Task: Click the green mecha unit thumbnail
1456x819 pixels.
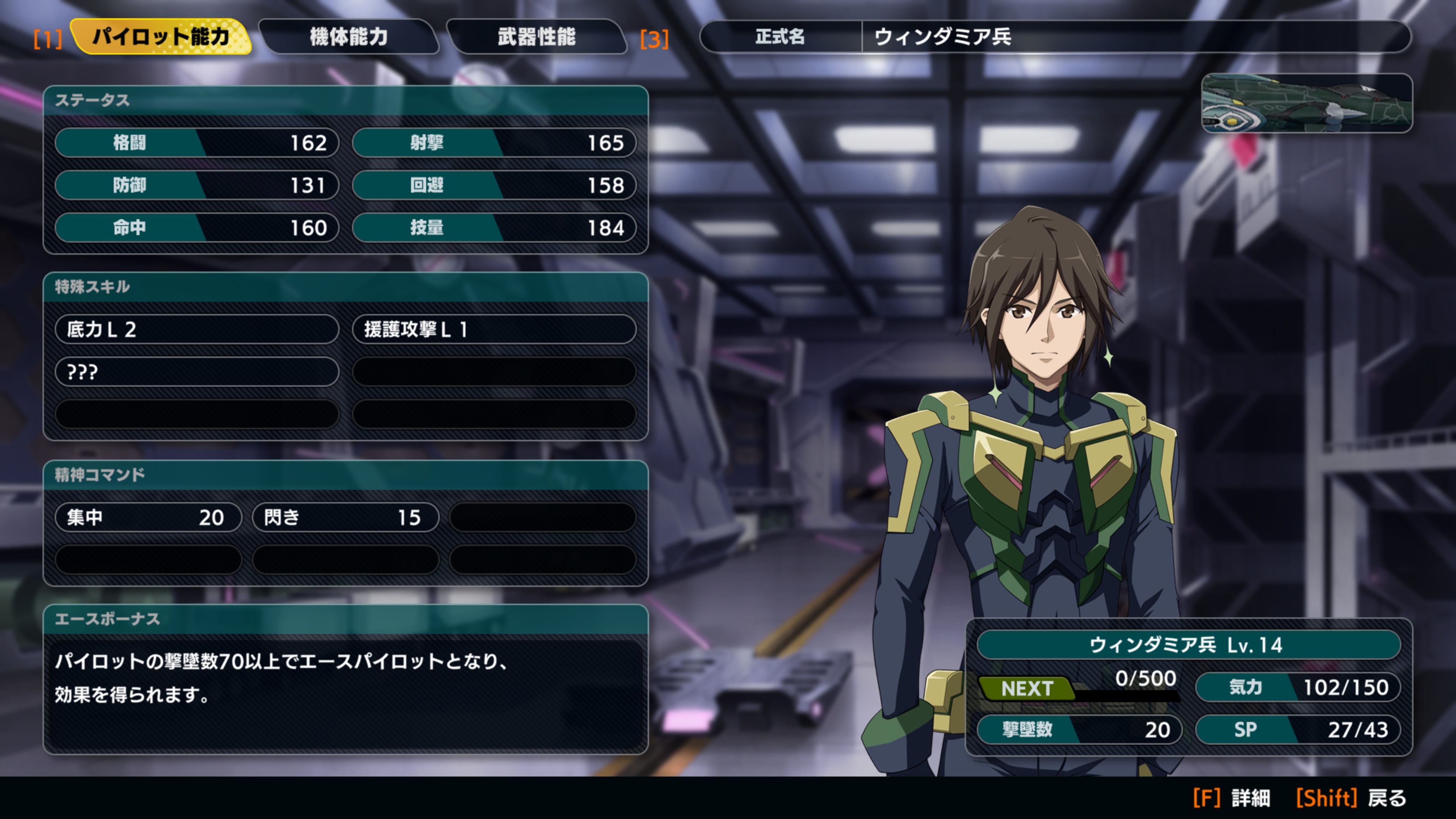Action: pyautogui.click(x=1306, y=104)
